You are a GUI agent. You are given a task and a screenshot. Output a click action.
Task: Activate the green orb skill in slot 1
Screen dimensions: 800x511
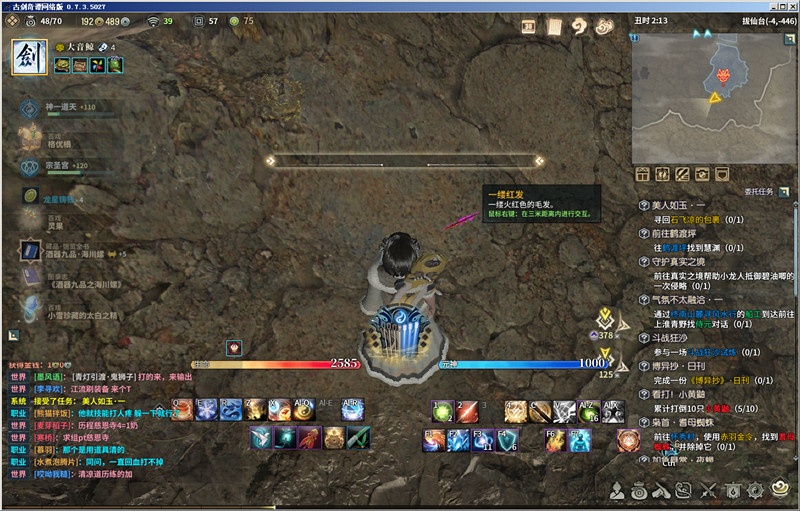442,409
